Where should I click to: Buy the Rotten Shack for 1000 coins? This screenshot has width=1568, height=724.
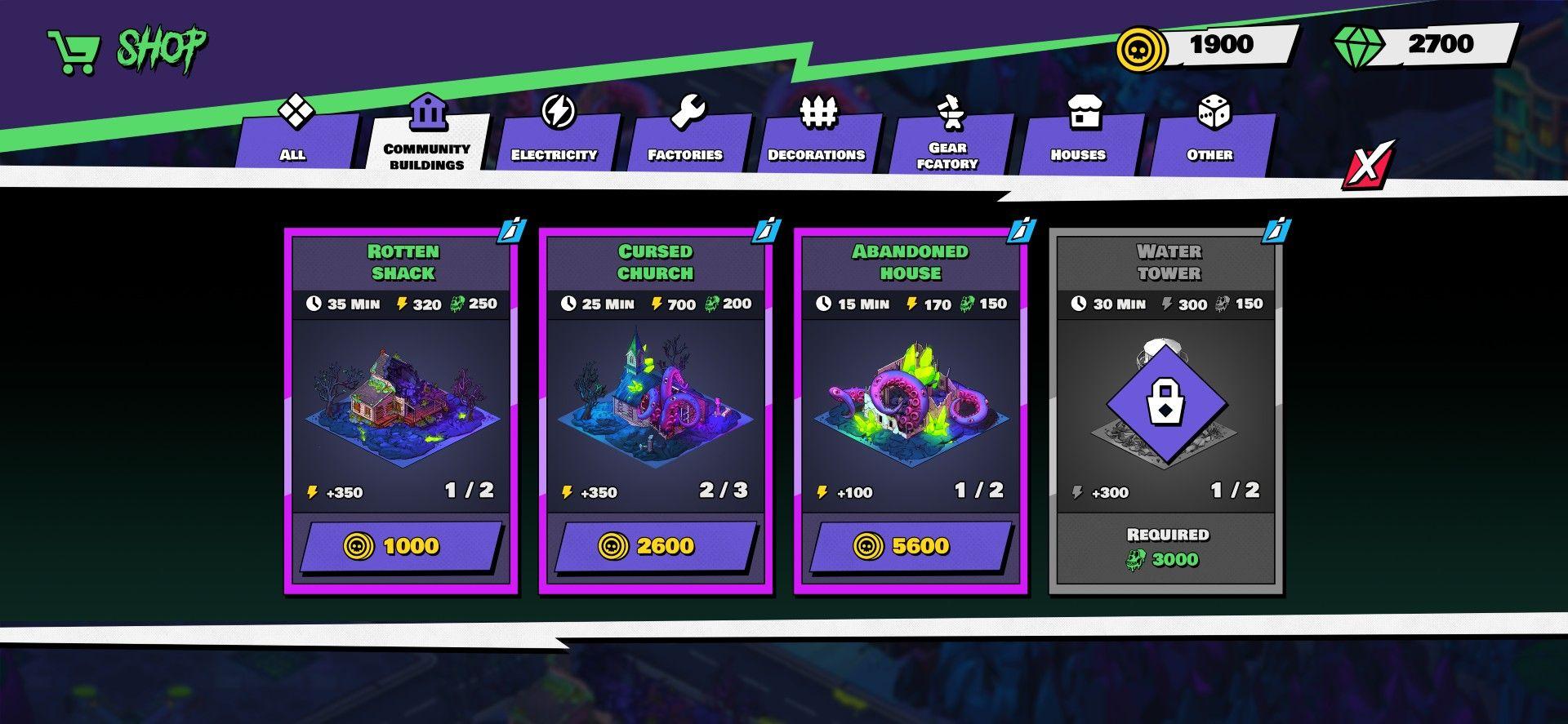(x=400, y=546)
